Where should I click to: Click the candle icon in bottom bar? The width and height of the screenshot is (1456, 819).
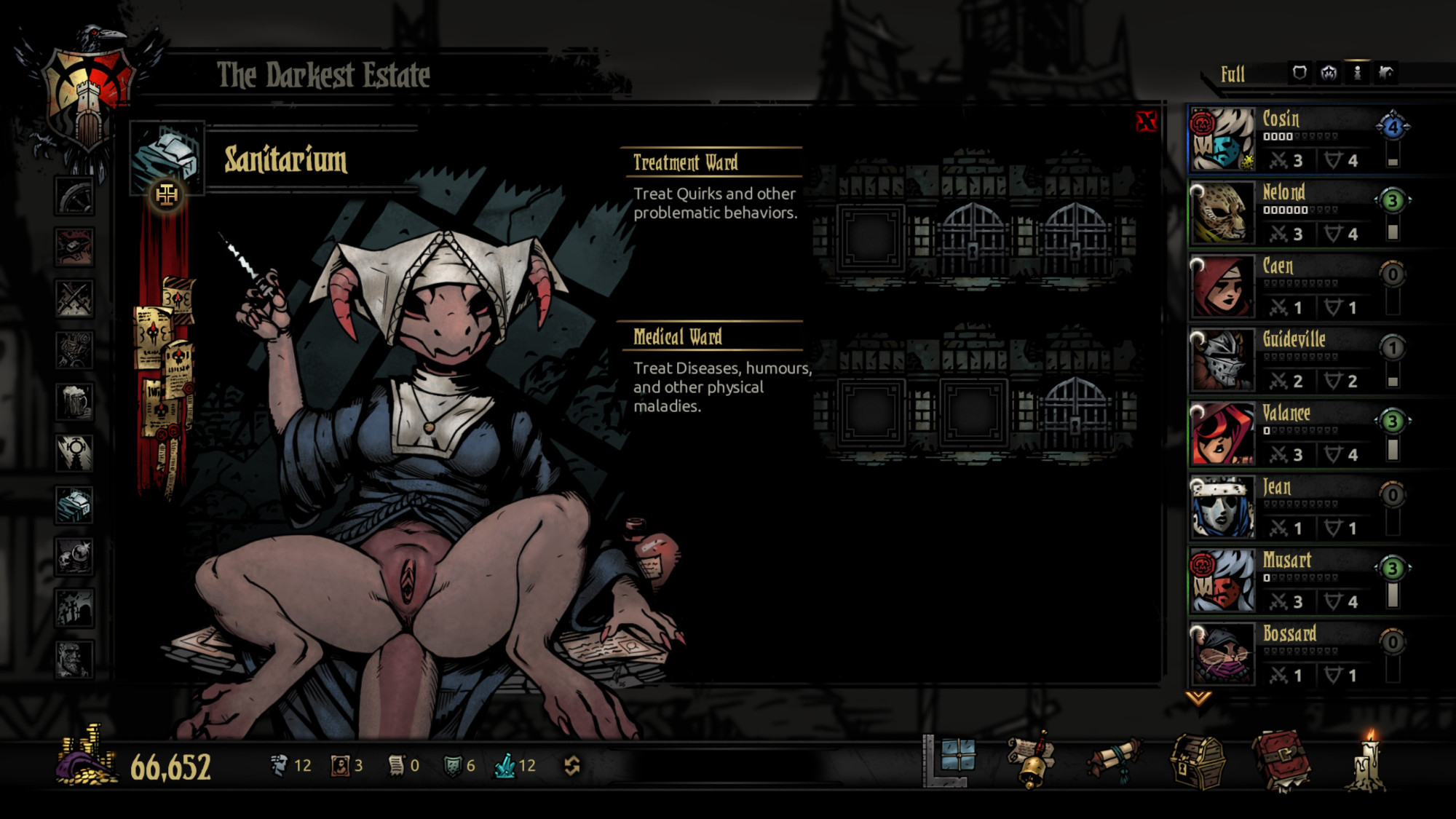point(1367,762)
